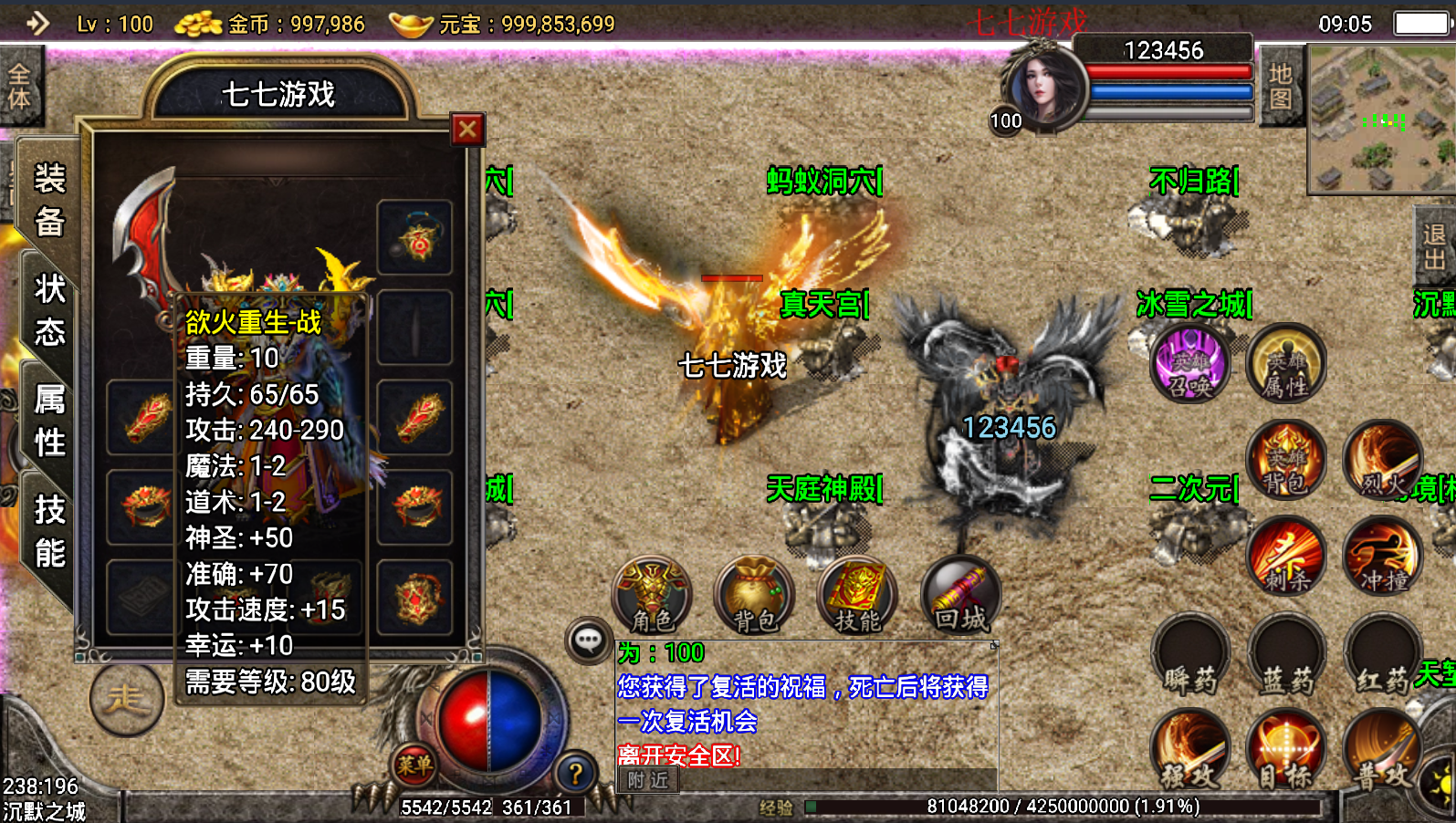The image size is (1456, 823).
Task: Activate the 英雄召唤 hero summon skill
Action: coord(1189,365)
